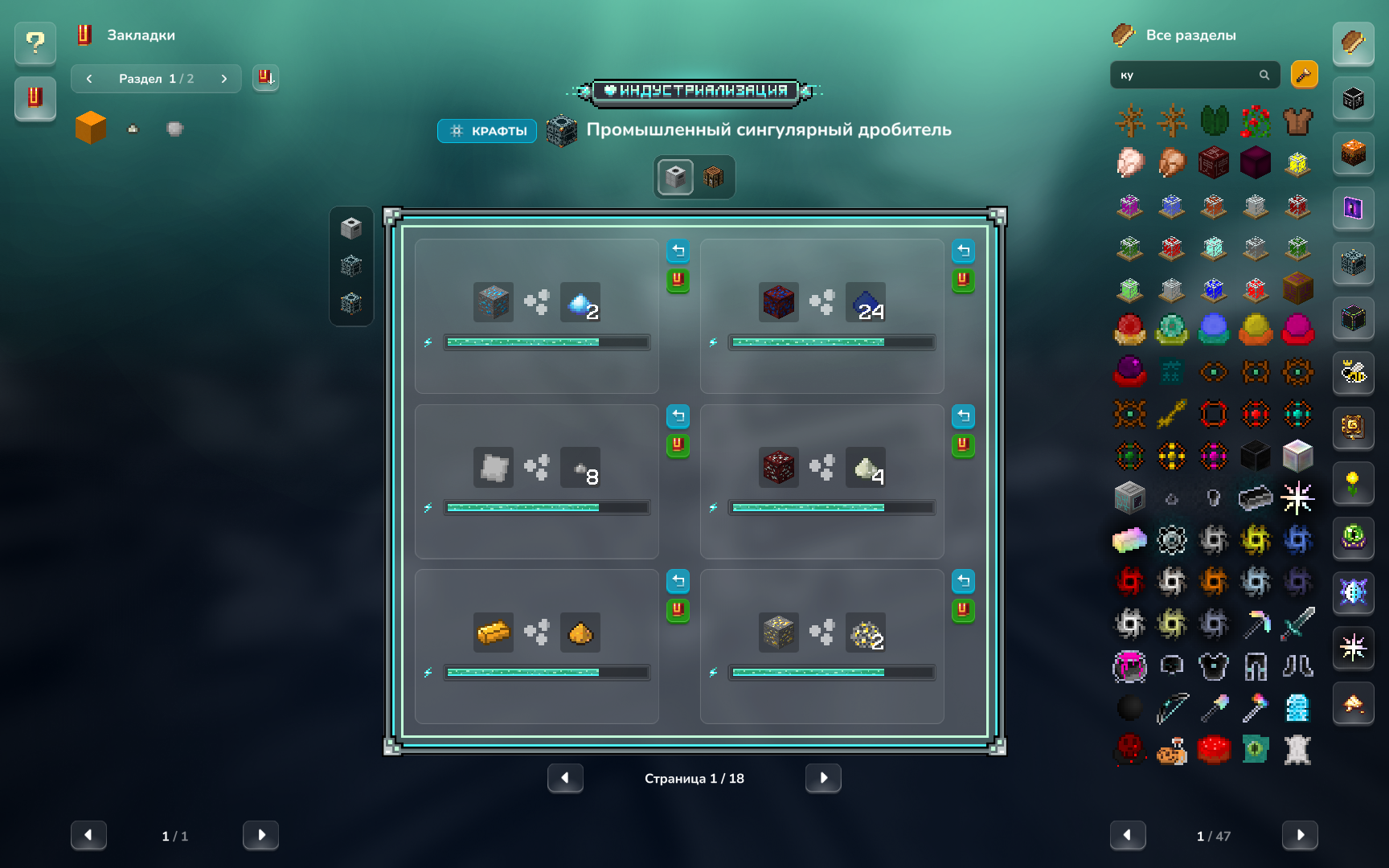
Task: Go to next item list page
Action: (x=1300, y=836)
